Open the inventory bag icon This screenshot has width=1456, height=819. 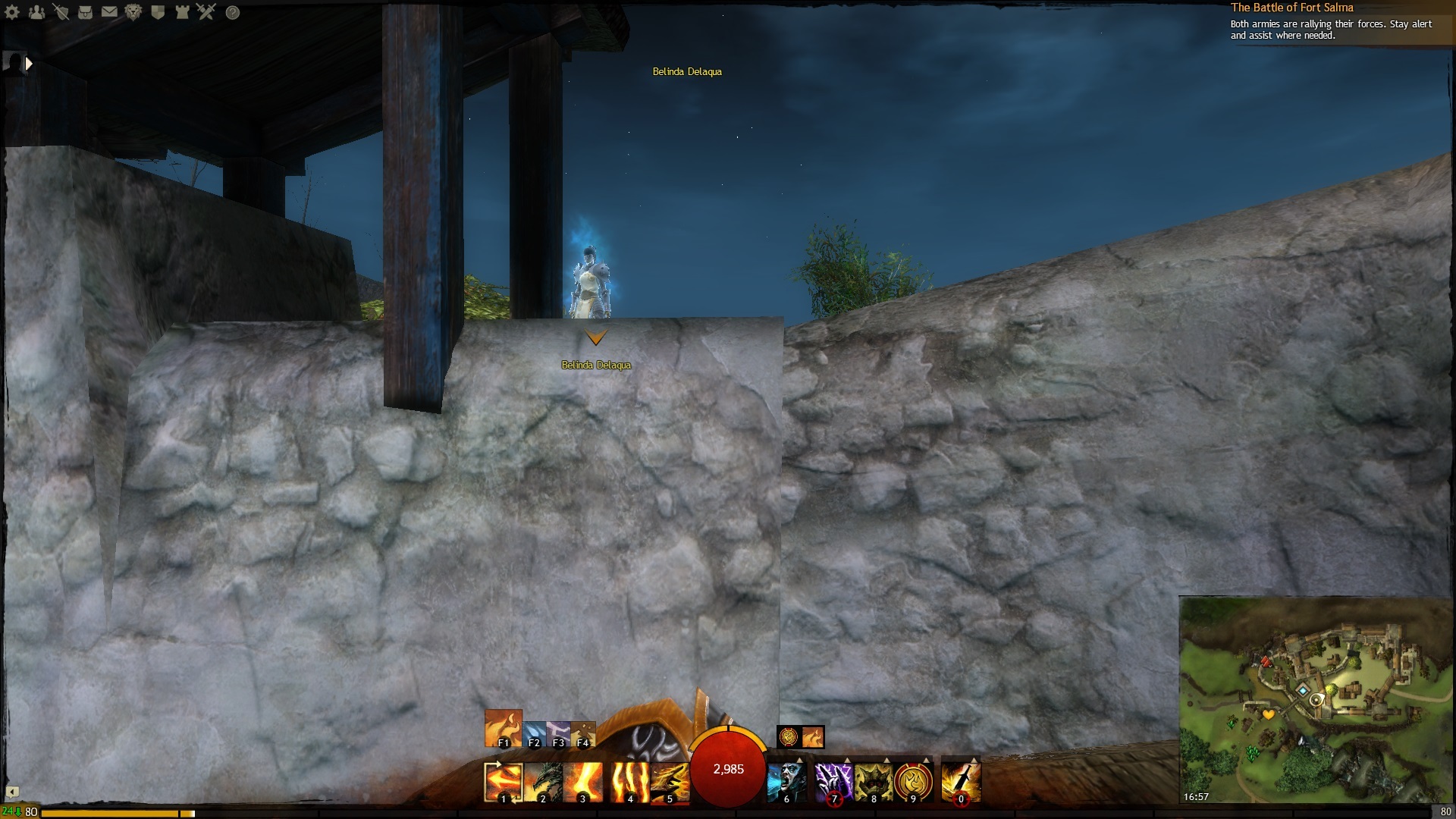click(x=85, y=12)
